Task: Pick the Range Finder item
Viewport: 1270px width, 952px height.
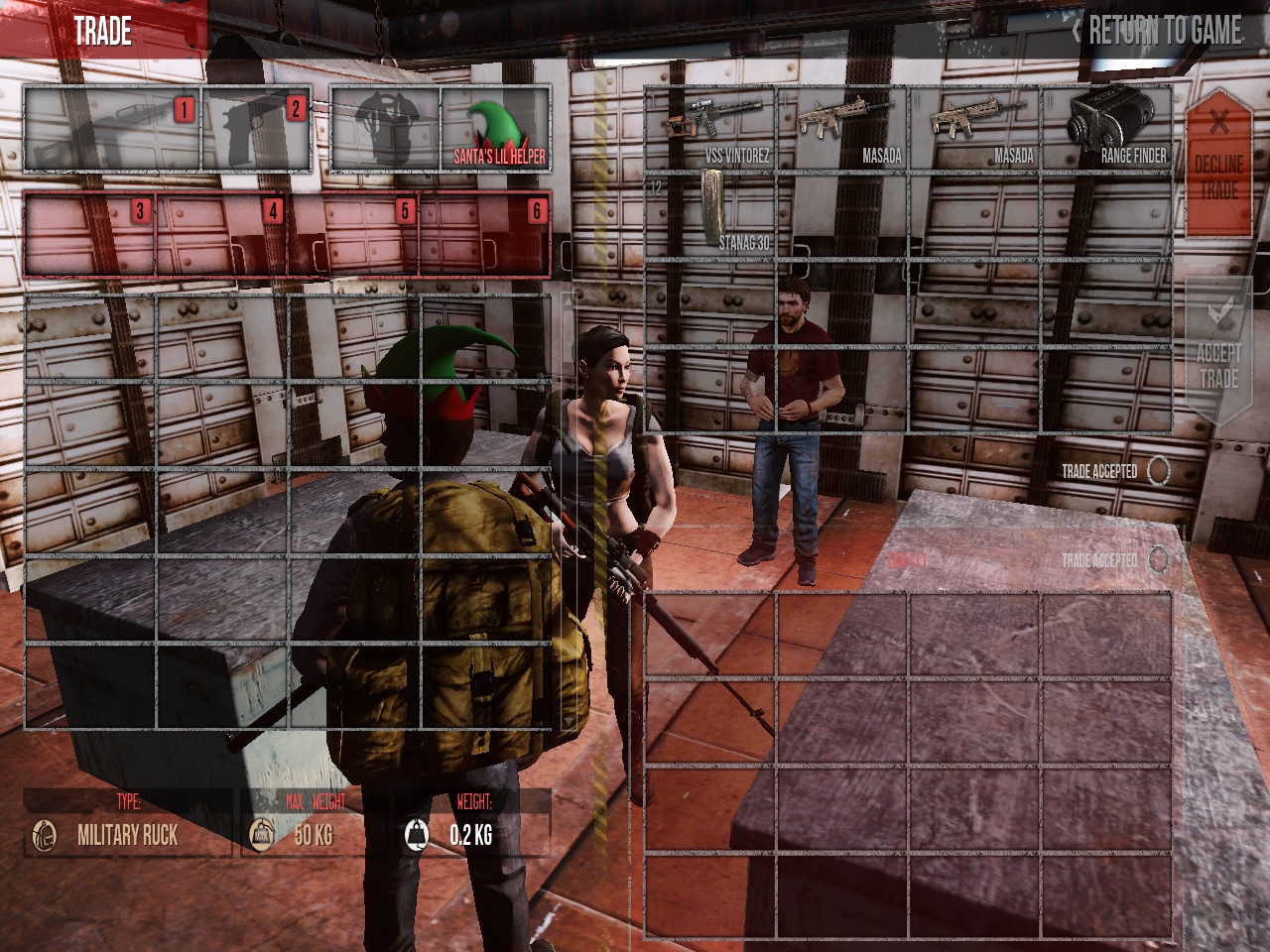Action: (x=1106, y=129)
